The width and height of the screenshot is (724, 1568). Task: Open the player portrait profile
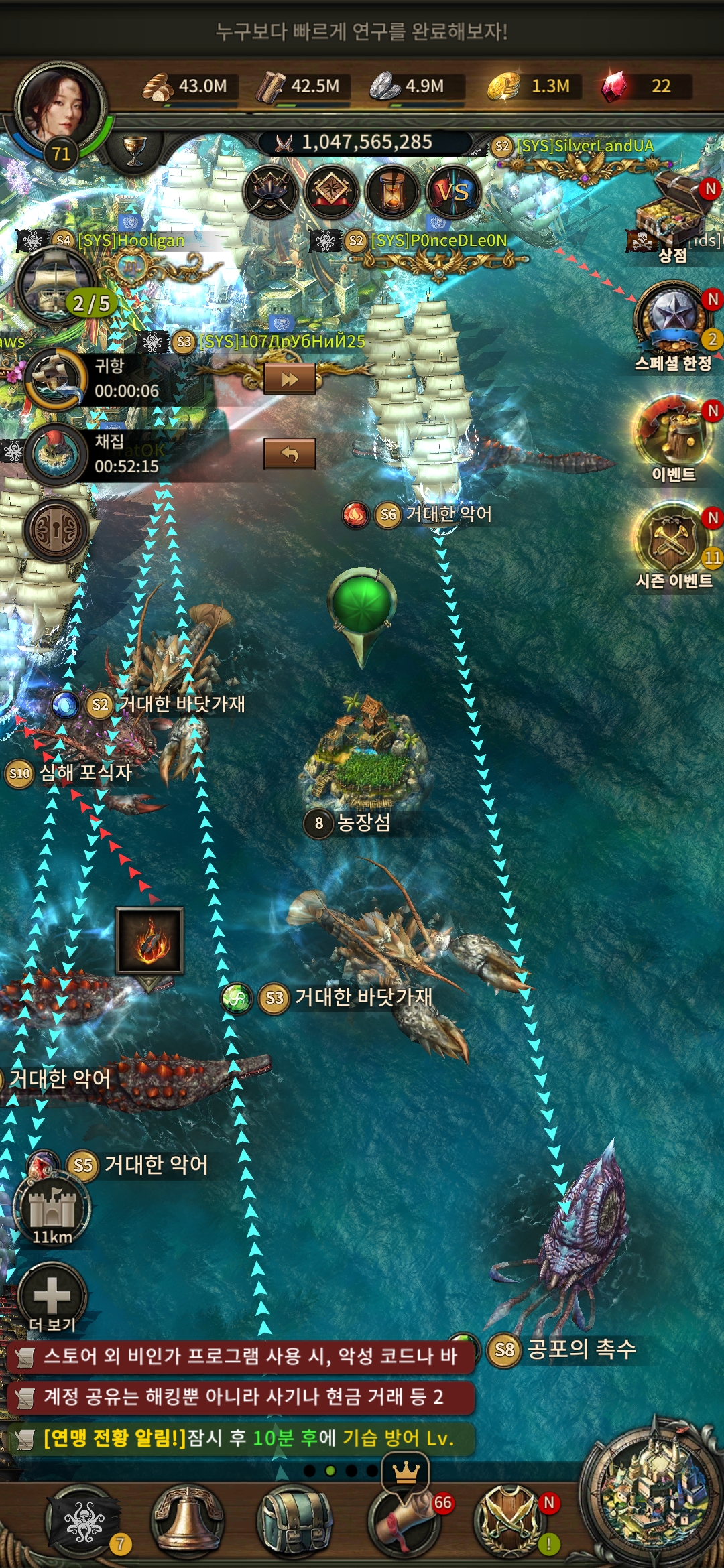coord(59,107)
